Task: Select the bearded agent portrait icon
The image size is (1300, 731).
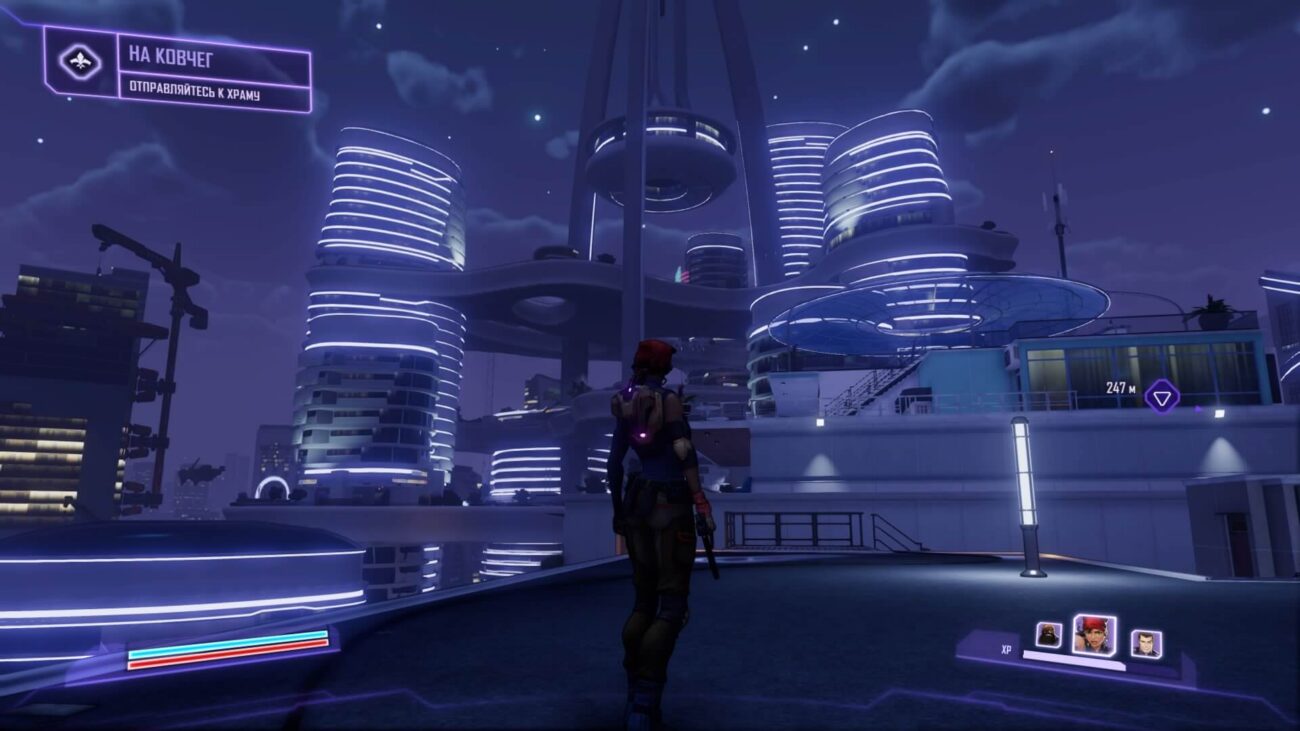Action: click(1048, 634)
